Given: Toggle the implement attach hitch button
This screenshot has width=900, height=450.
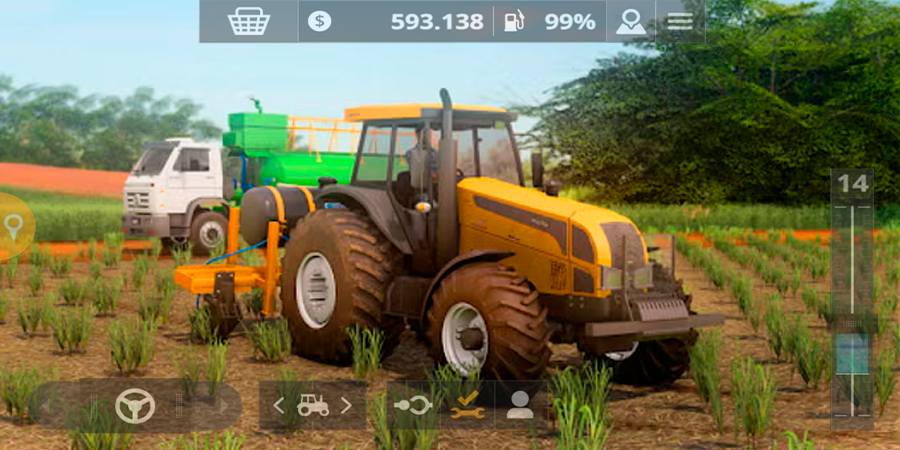Looking at the screenshot, I should coord(414,405).
